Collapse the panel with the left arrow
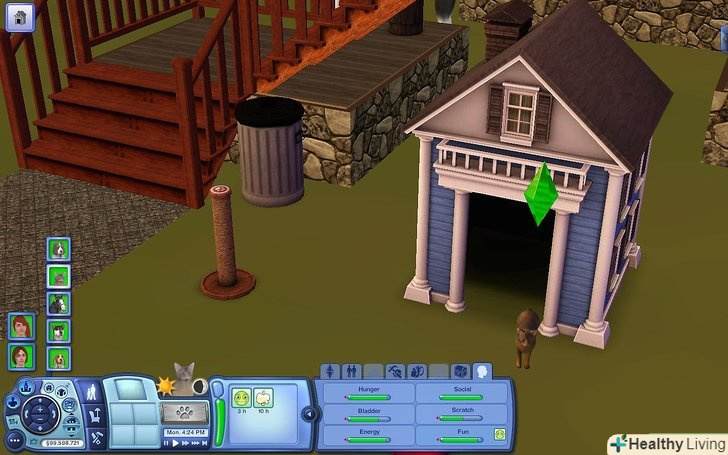 (x=309, y=414)
